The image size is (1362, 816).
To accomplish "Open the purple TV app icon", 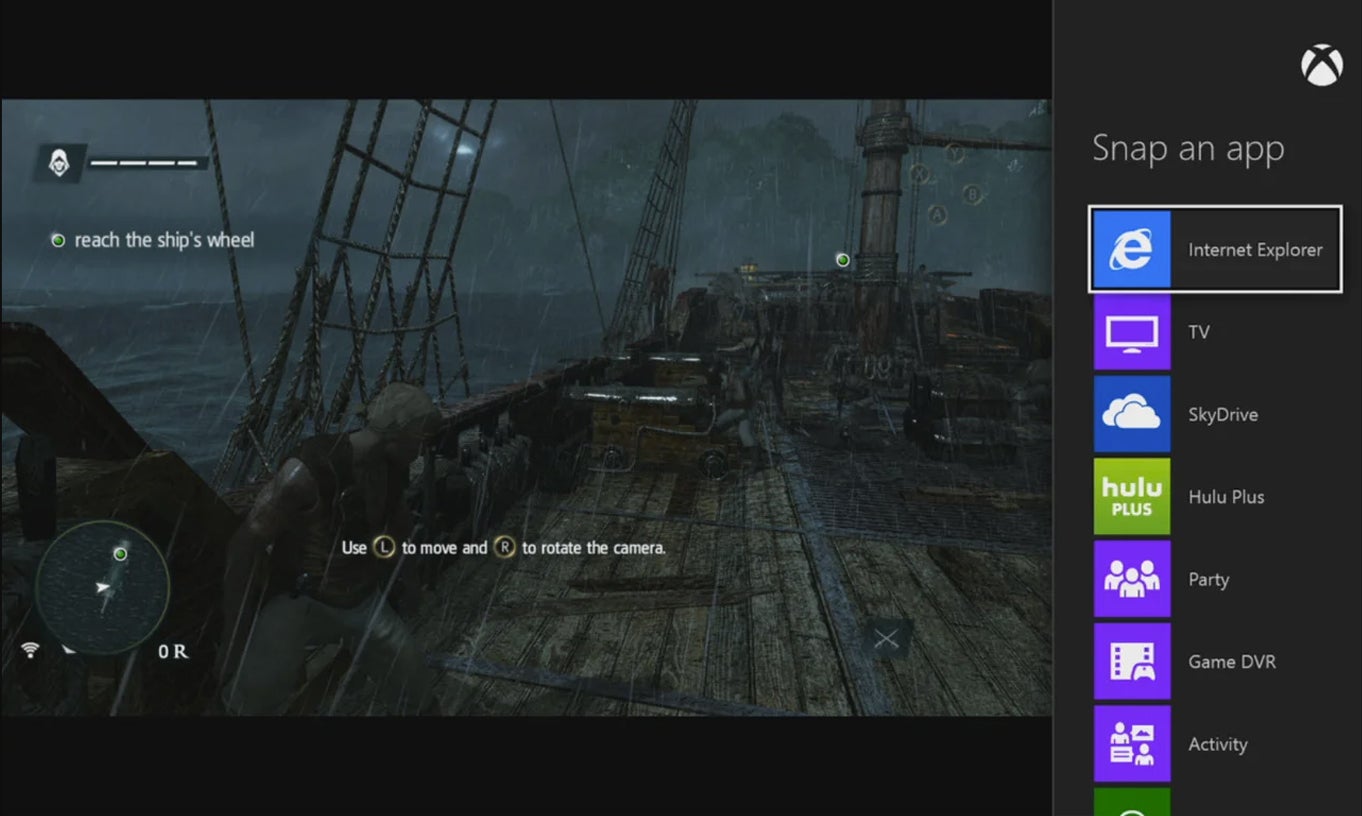I will pyautogui.click(x=1131, y=331).
